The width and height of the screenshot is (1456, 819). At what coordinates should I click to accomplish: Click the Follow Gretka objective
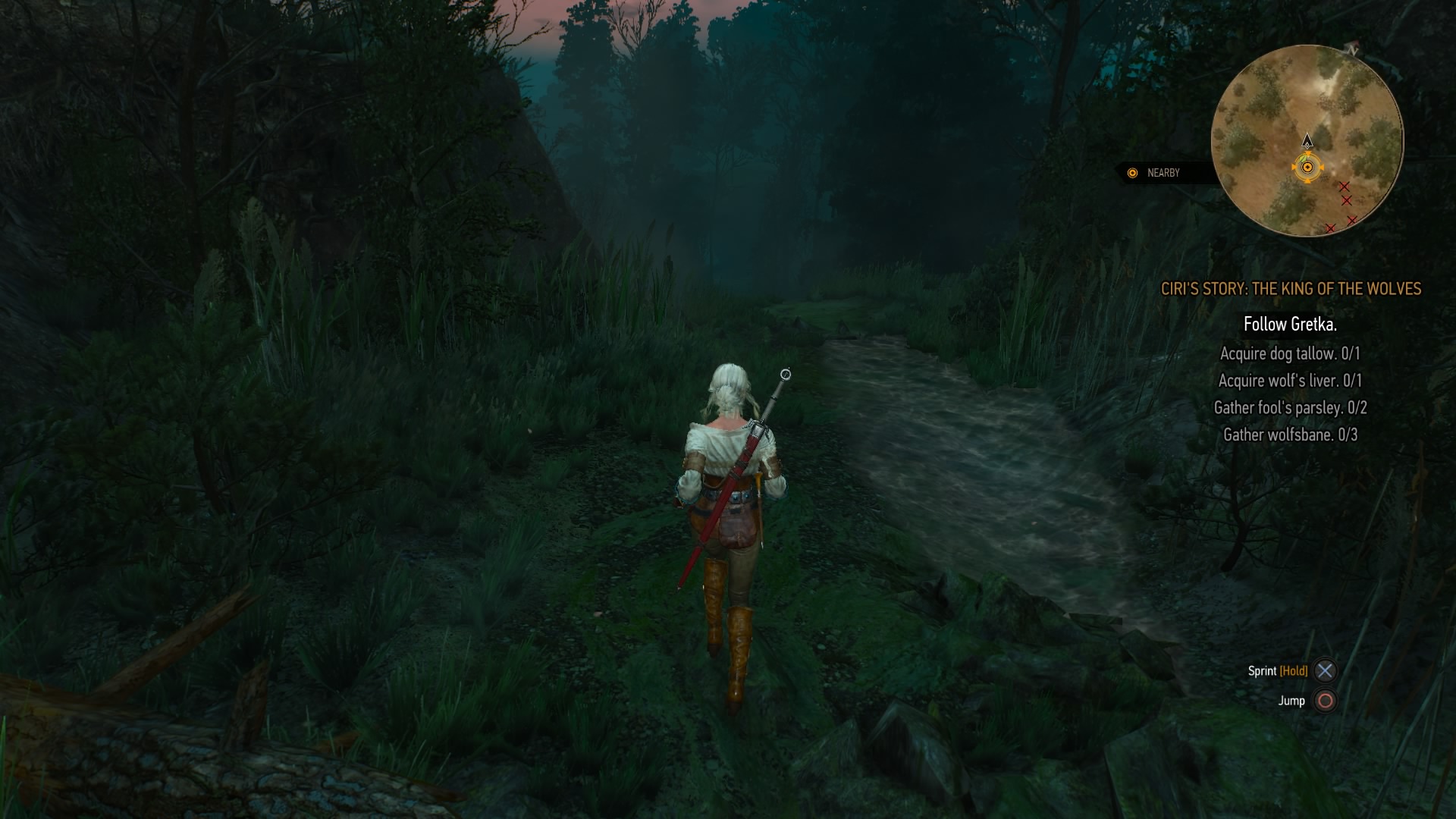tap(1290, 325)
